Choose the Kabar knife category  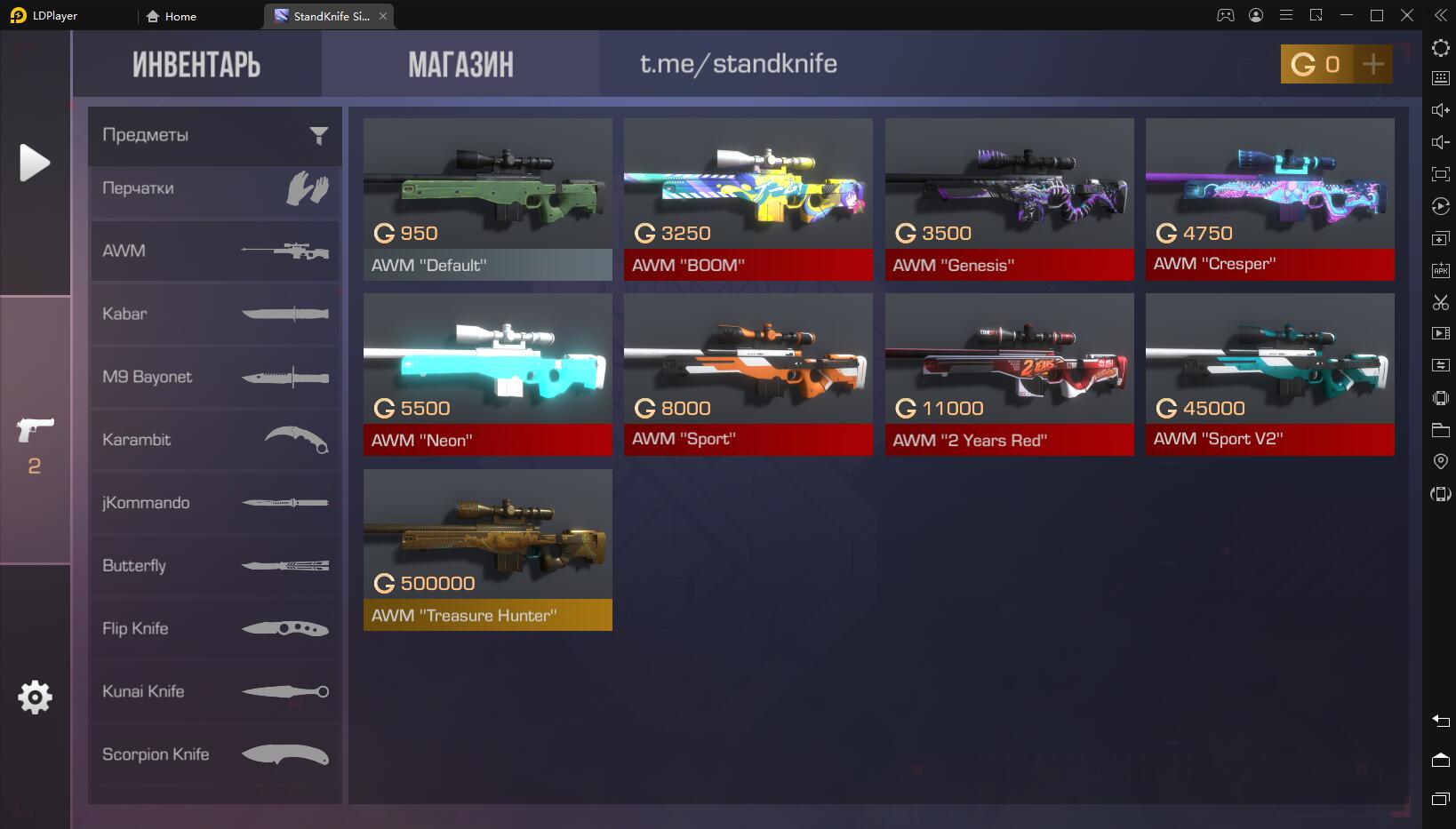pos(214,314)
